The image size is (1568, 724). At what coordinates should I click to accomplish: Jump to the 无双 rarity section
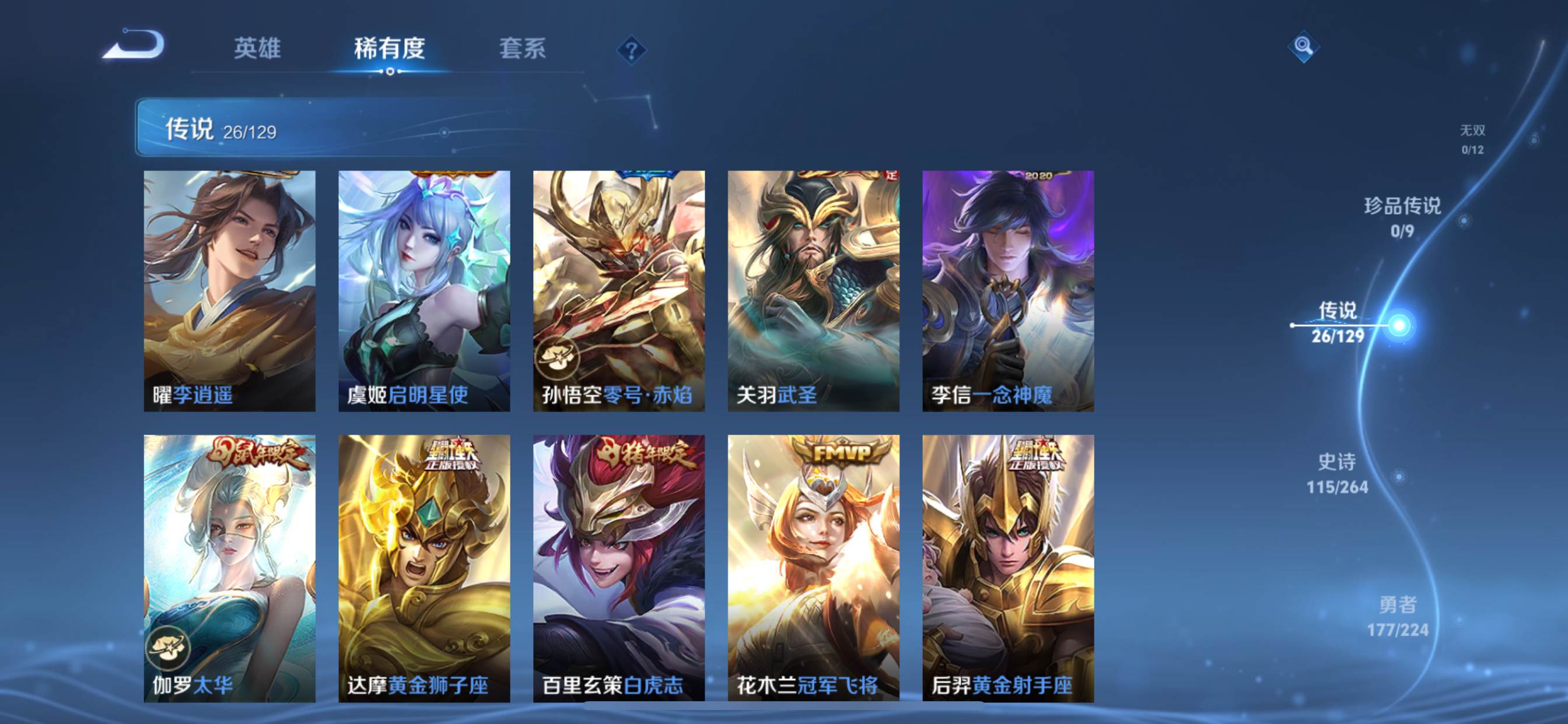tap(1472, 139)
